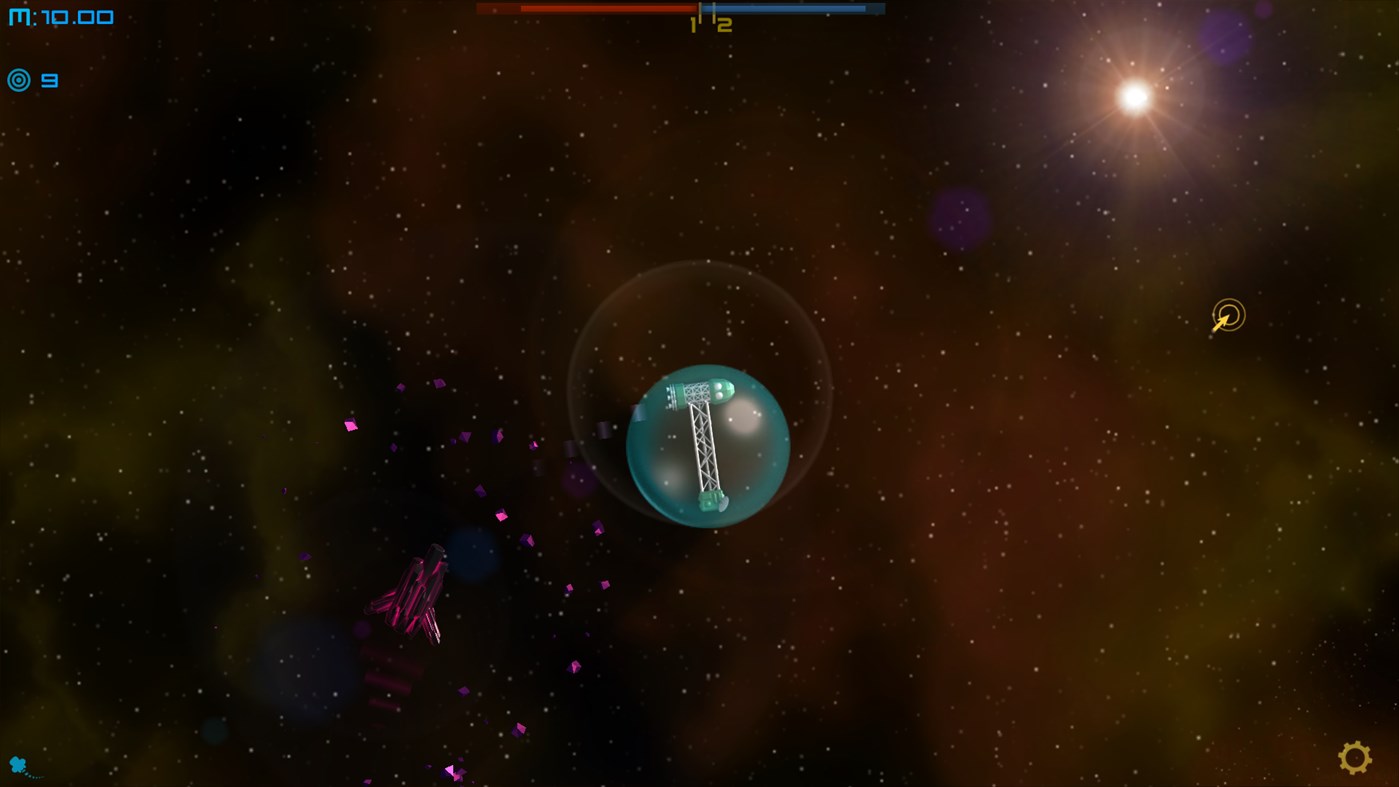Open settings via the gear button
The width and height of the screenshot is (1399, 787).
(1355, 758)
